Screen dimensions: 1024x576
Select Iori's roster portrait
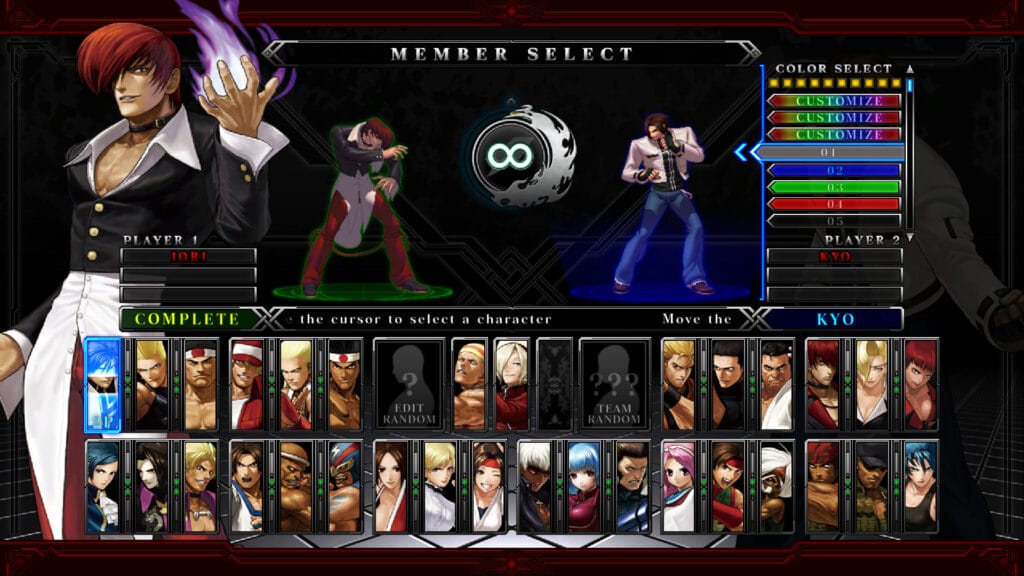tap(823, 384)
